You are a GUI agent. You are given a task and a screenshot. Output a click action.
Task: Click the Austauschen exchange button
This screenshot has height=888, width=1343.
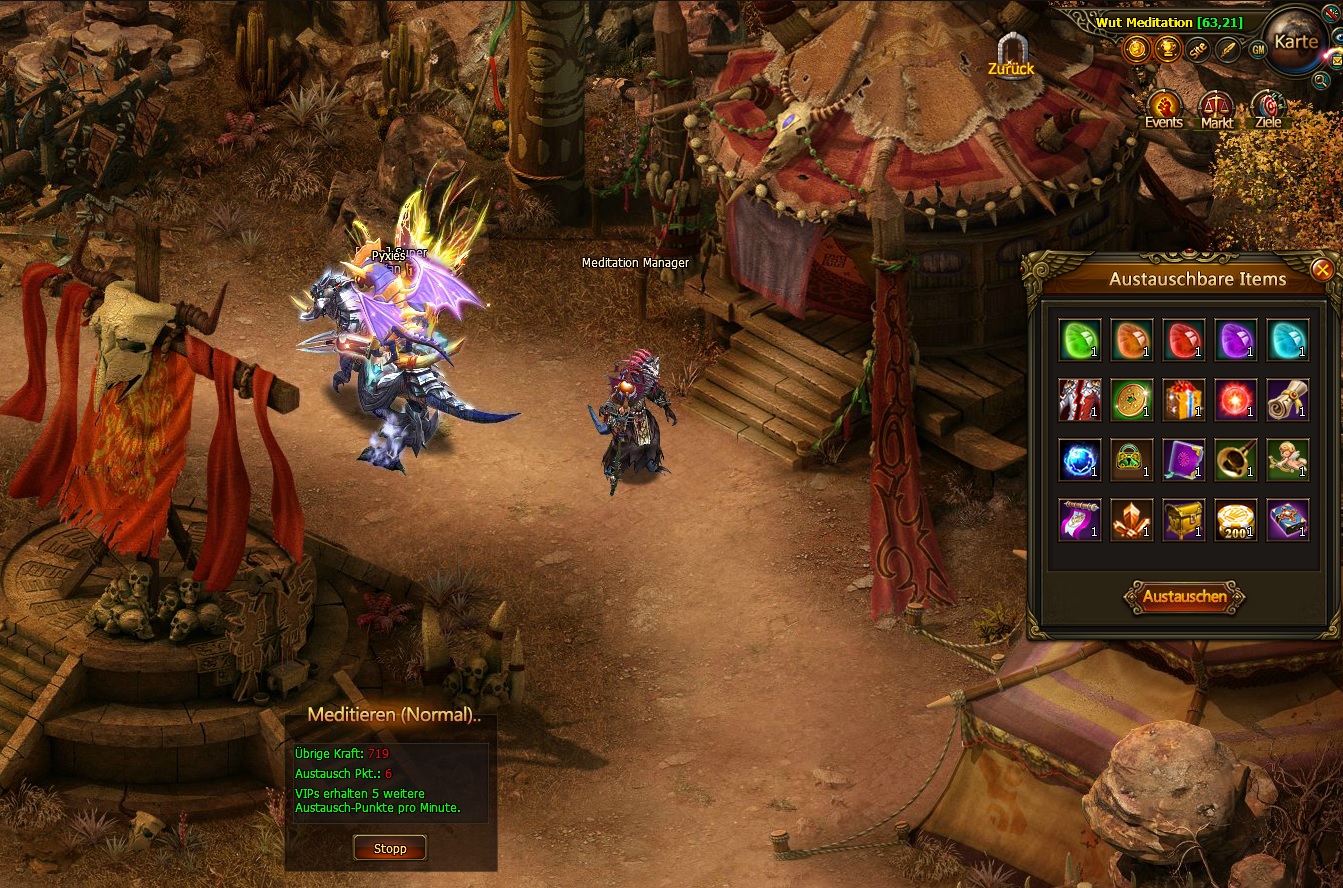1185,597
